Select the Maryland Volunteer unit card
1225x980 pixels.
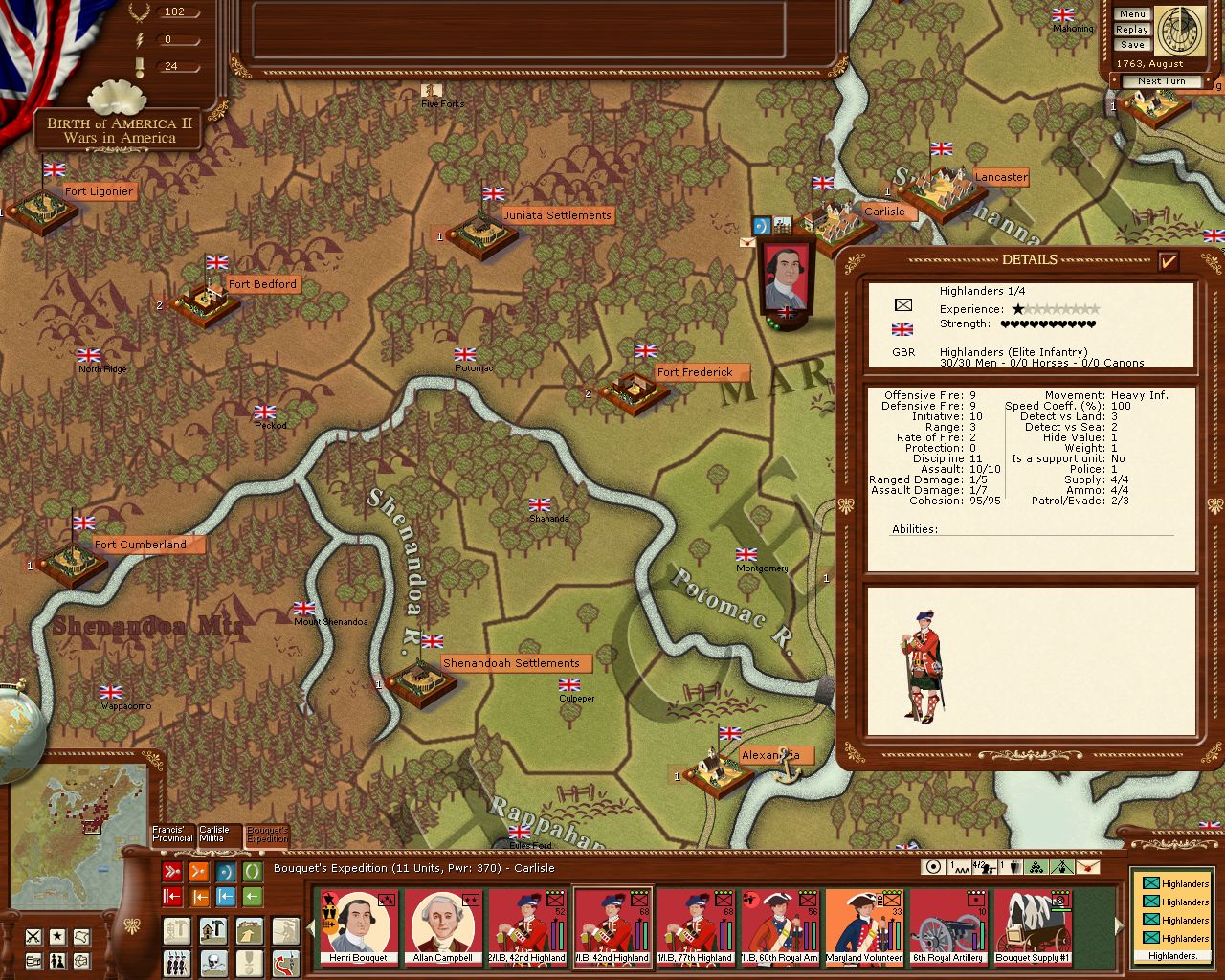pos(864,926)
